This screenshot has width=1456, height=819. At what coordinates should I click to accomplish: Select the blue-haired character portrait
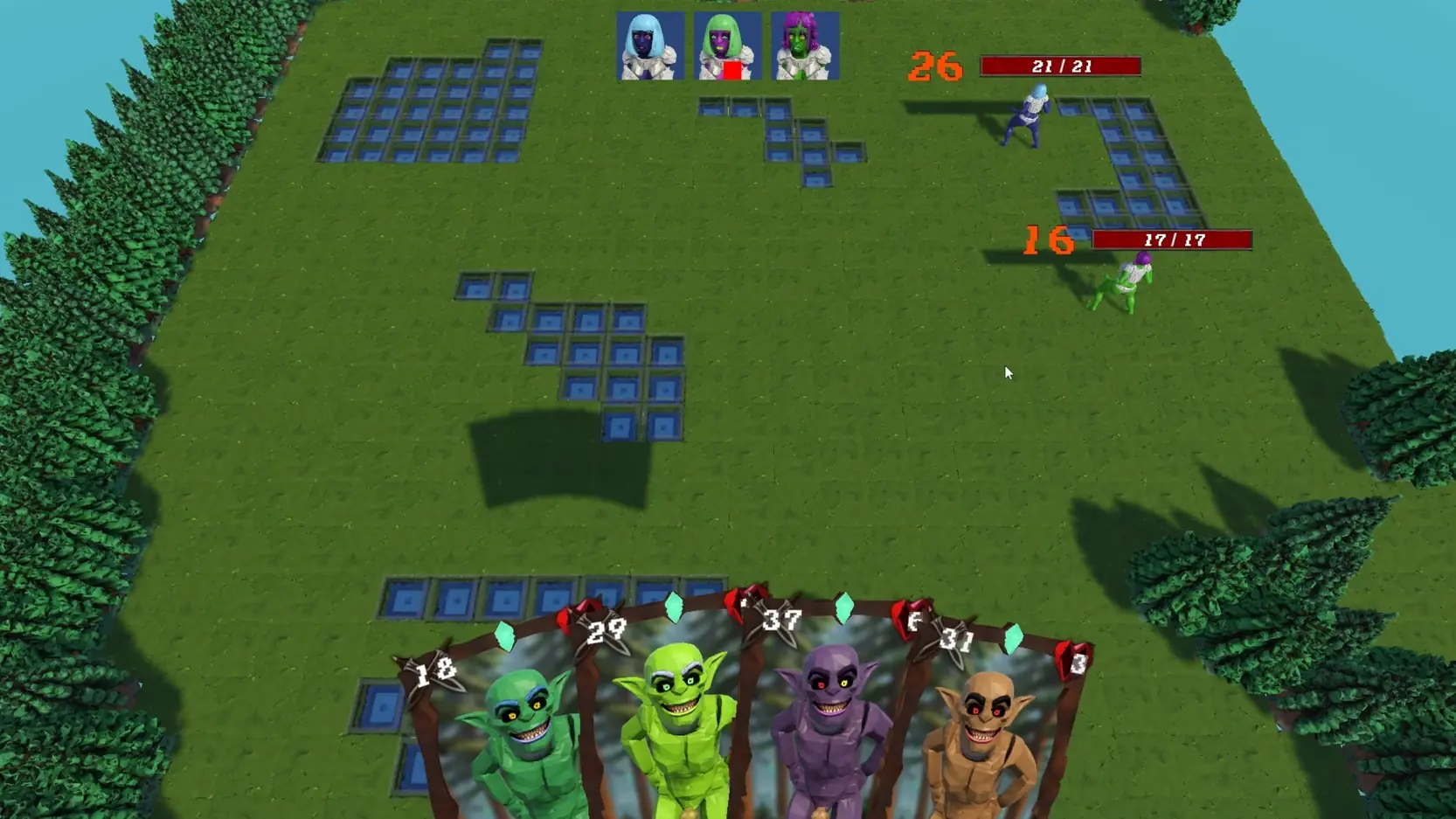point(650,45)
